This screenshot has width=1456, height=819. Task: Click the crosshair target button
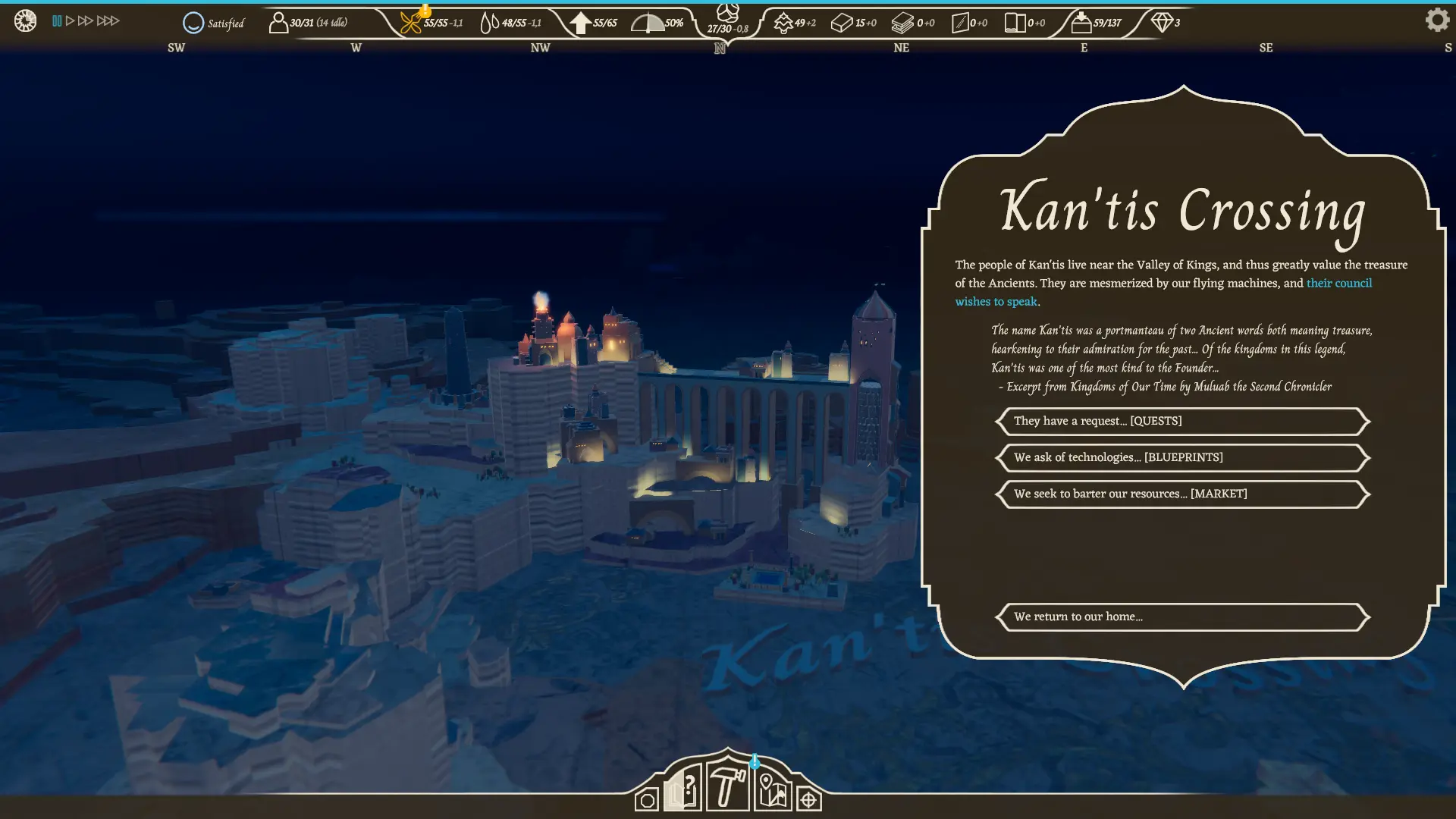point(808,799)
